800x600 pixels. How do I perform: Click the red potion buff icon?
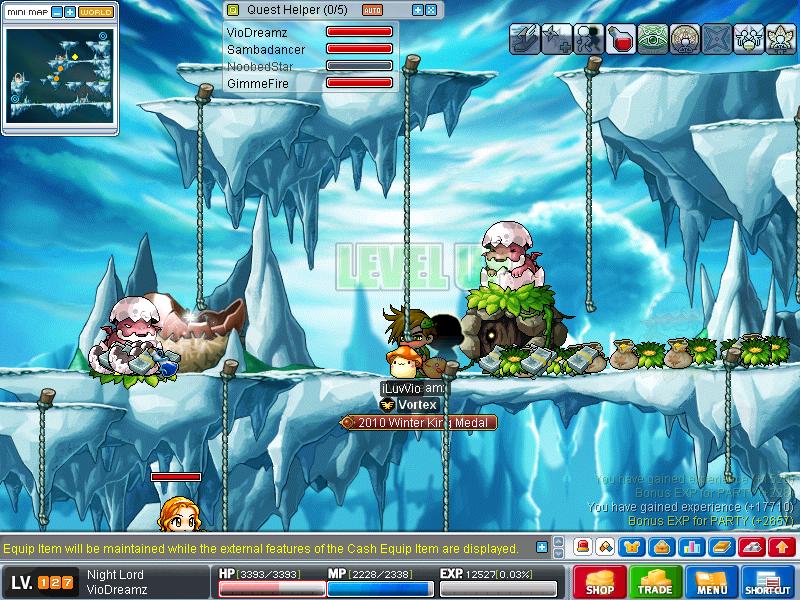(621, 38)
